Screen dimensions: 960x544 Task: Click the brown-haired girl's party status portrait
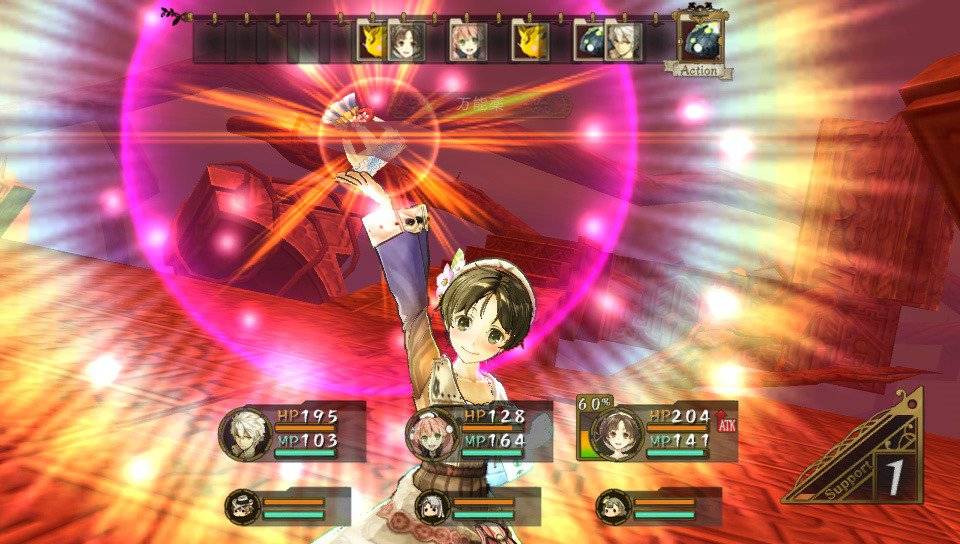(616, 433)
